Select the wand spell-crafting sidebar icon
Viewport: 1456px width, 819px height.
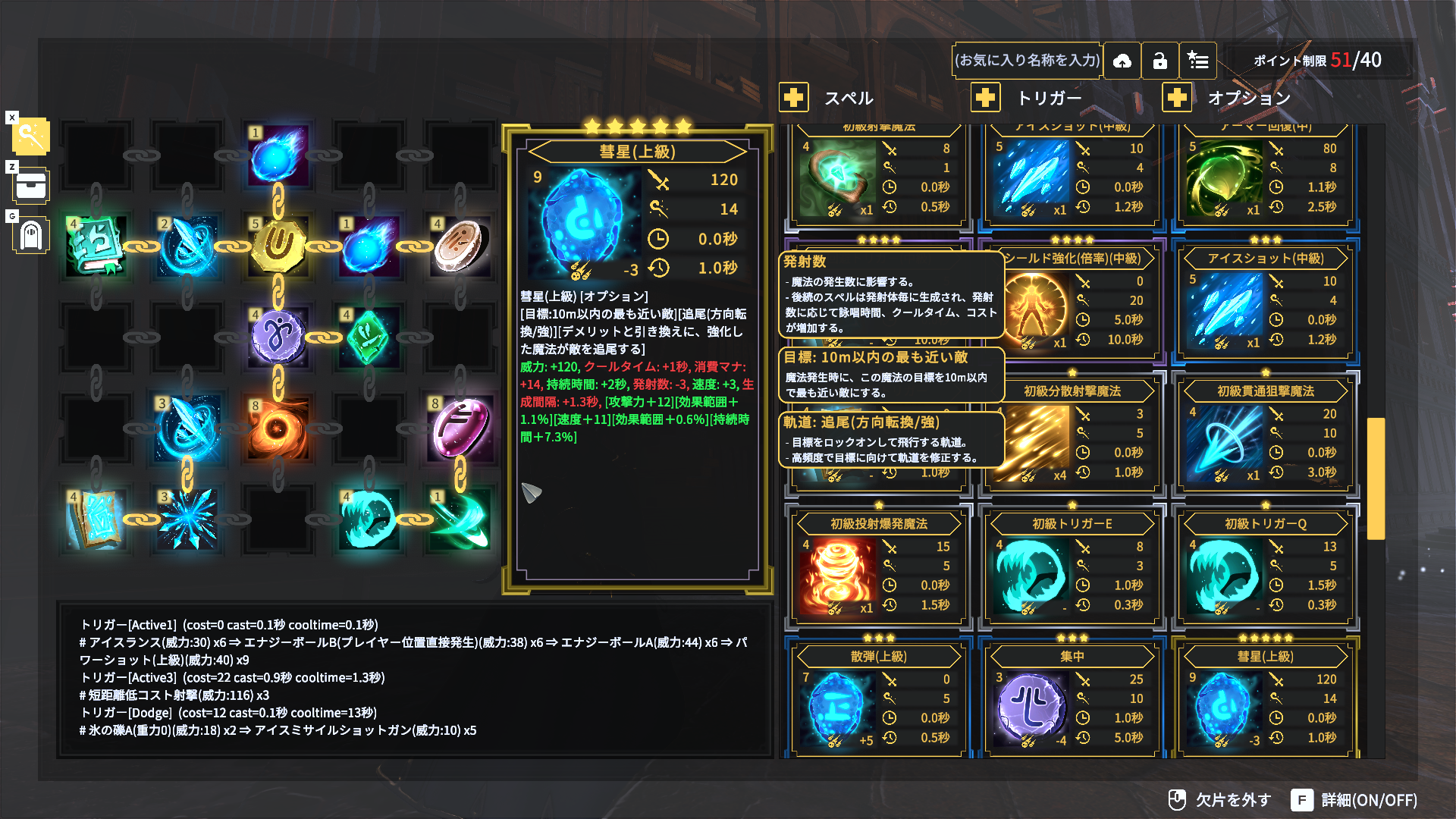click(x=30, y=137)
